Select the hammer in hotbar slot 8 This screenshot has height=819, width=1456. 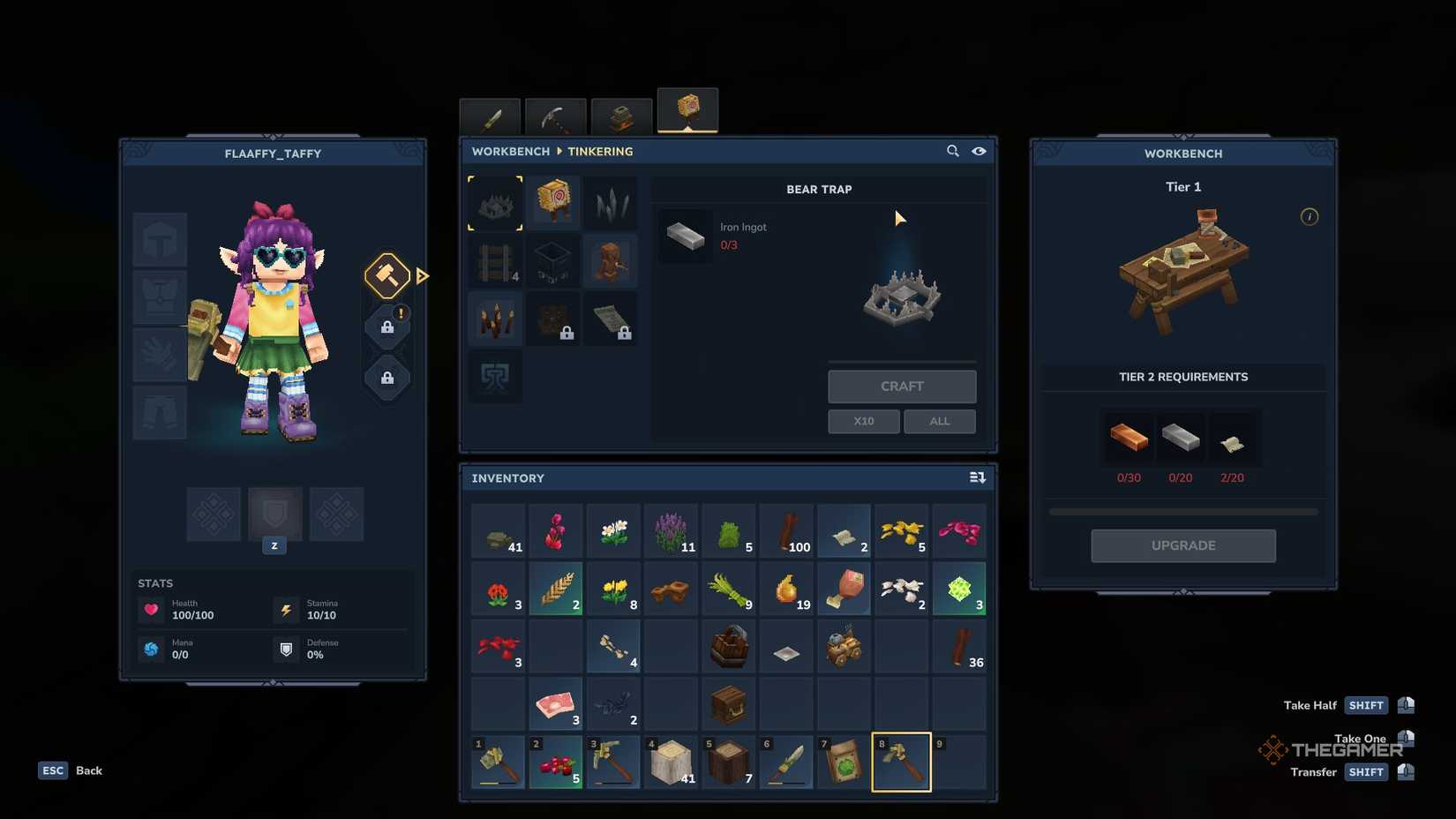(x=901, y=762)
